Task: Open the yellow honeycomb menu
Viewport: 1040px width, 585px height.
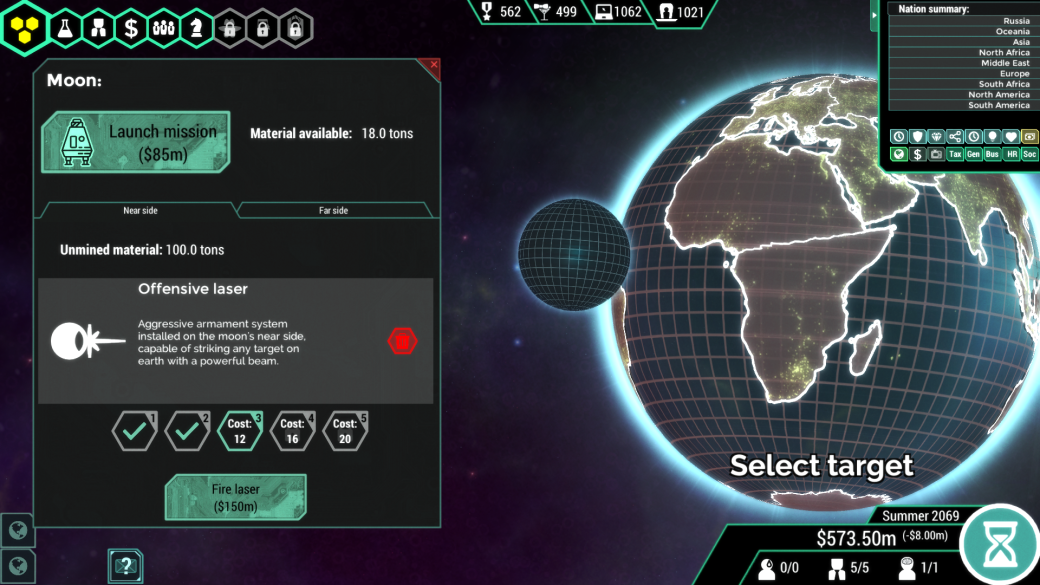Action: click(24, 28)
